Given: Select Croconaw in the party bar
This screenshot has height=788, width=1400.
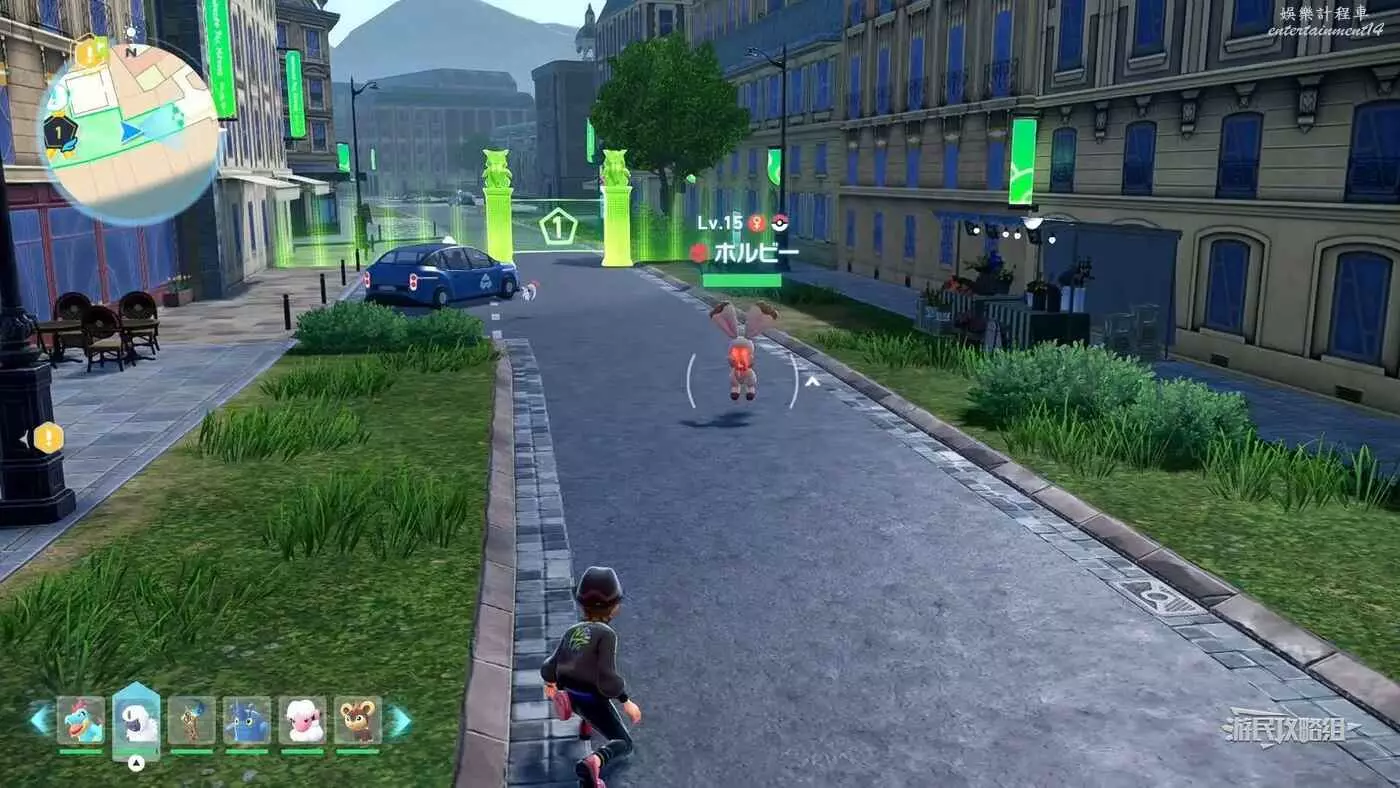Looking at the screenshot, I should tap(81, 720).
